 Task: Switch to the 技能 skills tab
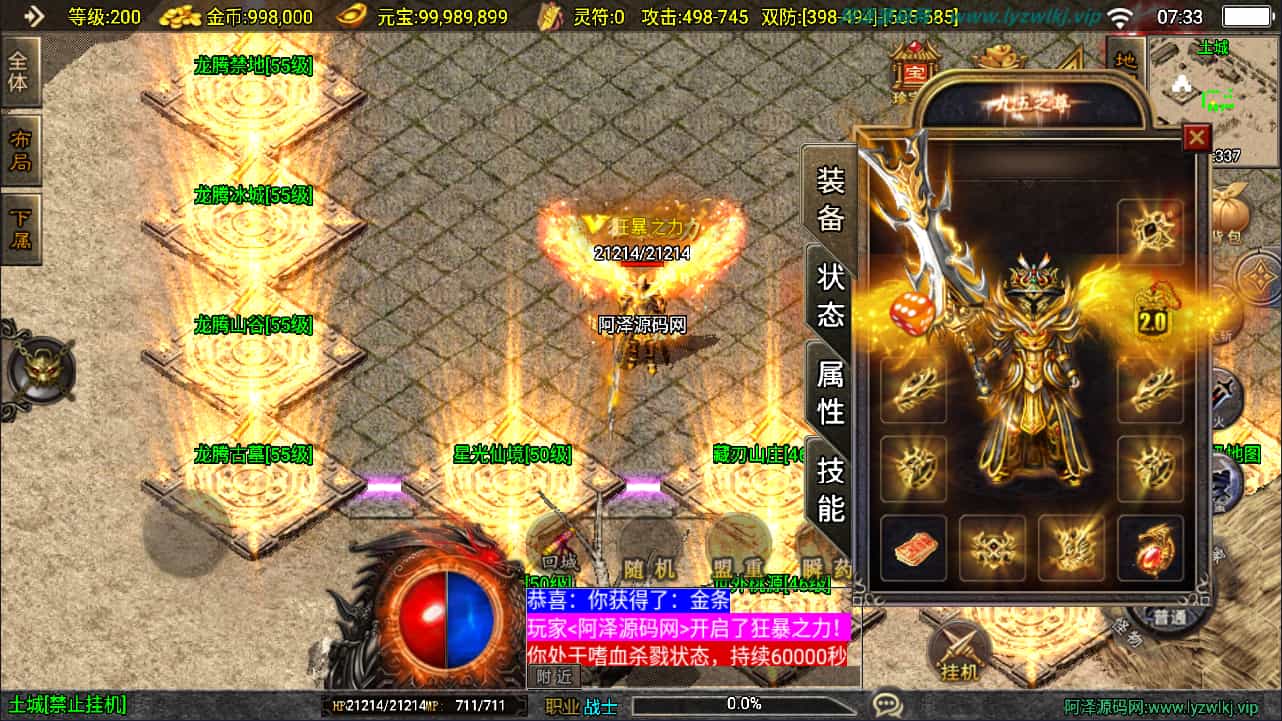coord(831,489)
